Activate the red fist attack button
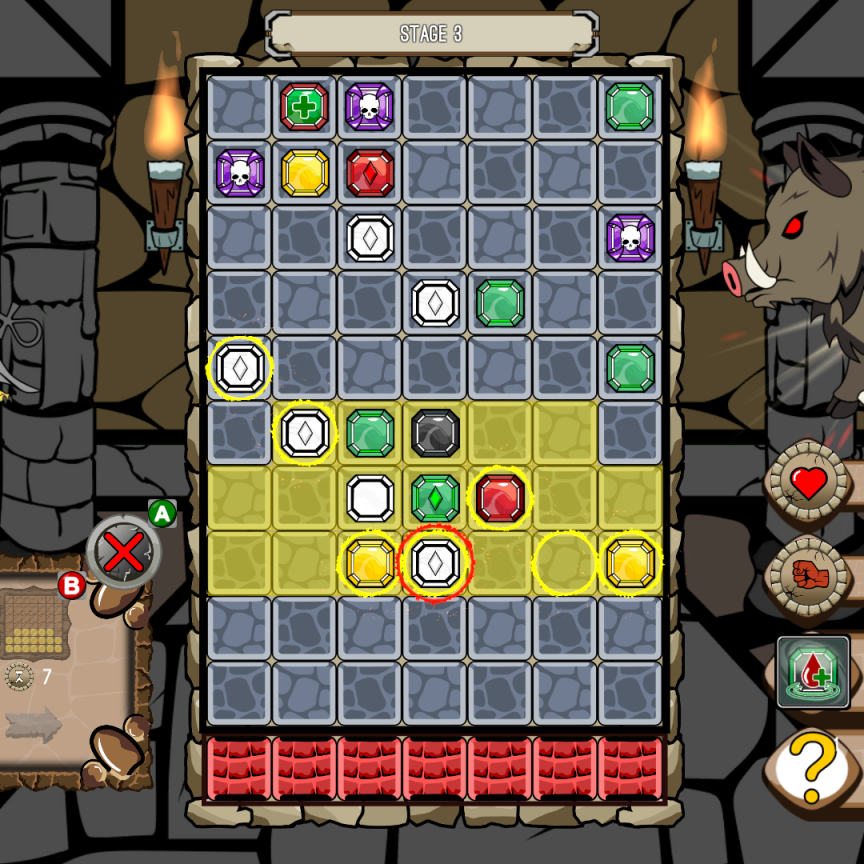Image resolution: width=864 pixels, height=864 pixels. tap(808, 577)
